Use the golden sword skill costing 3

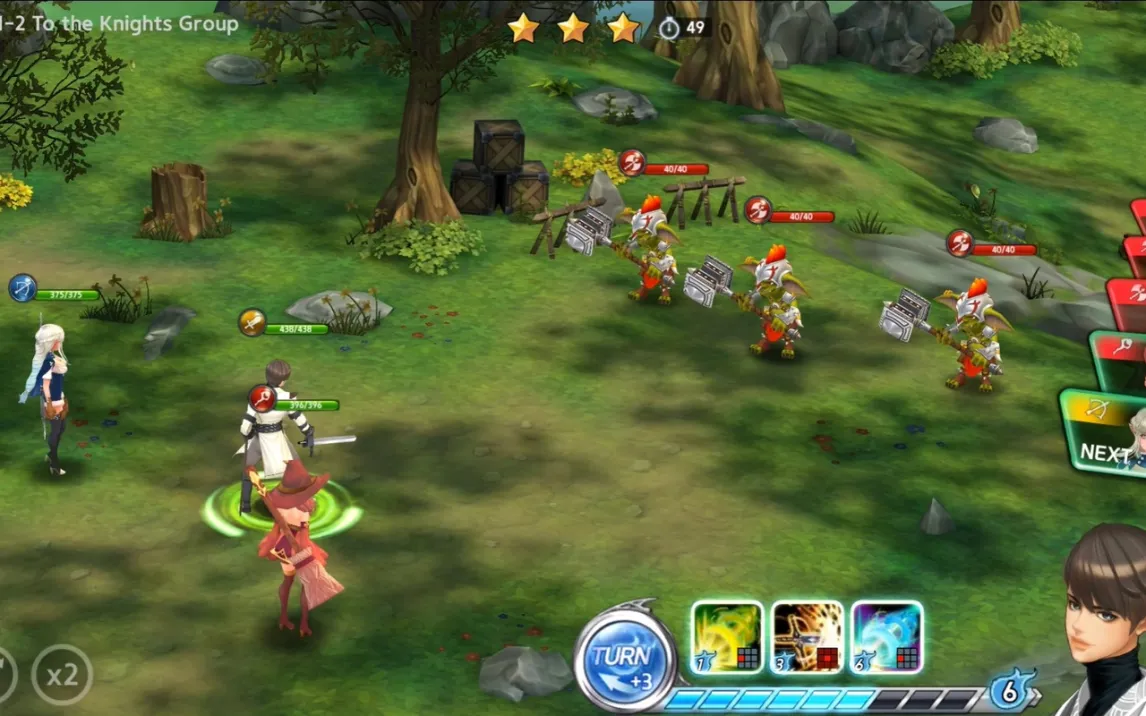(807, 637)
